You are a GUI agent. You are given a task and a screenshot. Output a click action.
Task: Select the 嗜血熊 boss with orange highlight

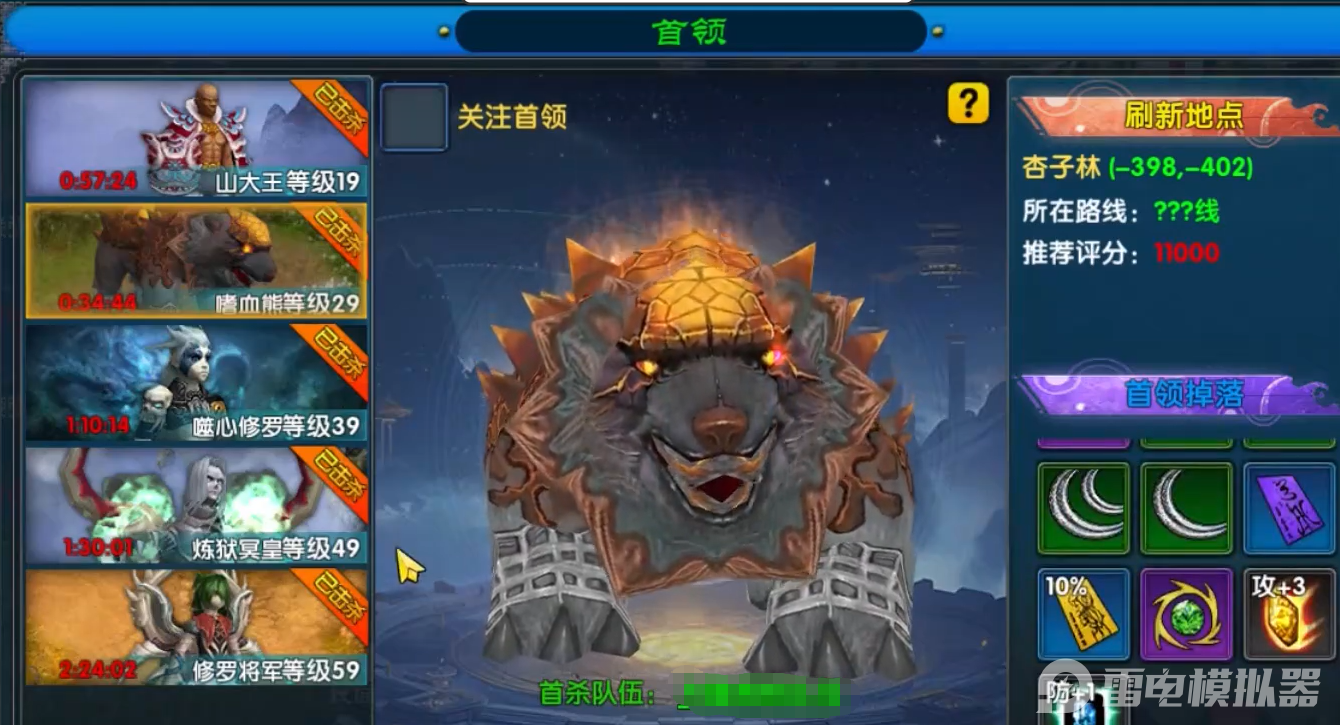[x=196, y=260]
